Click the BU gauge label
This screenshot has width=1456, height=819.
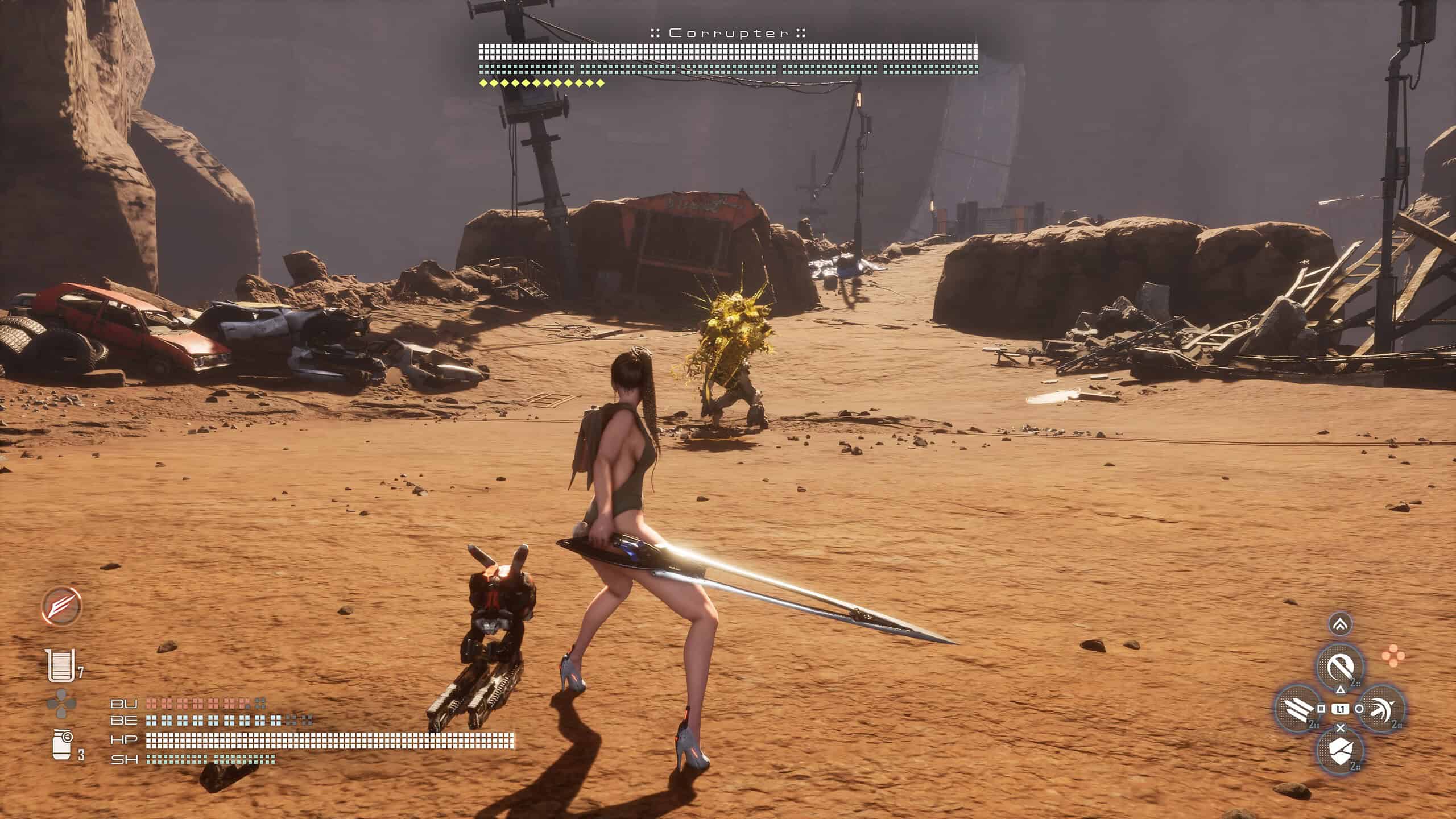pos(124,704)
